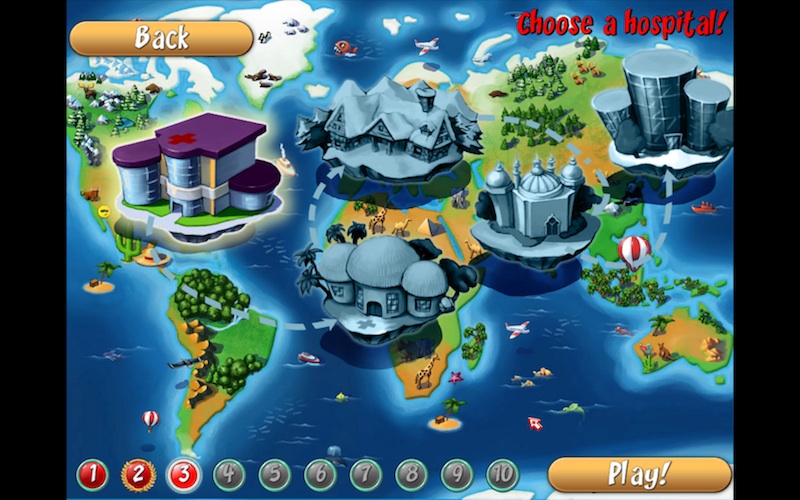Select locked level 8

pyautogui.click(x=411, y=474)
